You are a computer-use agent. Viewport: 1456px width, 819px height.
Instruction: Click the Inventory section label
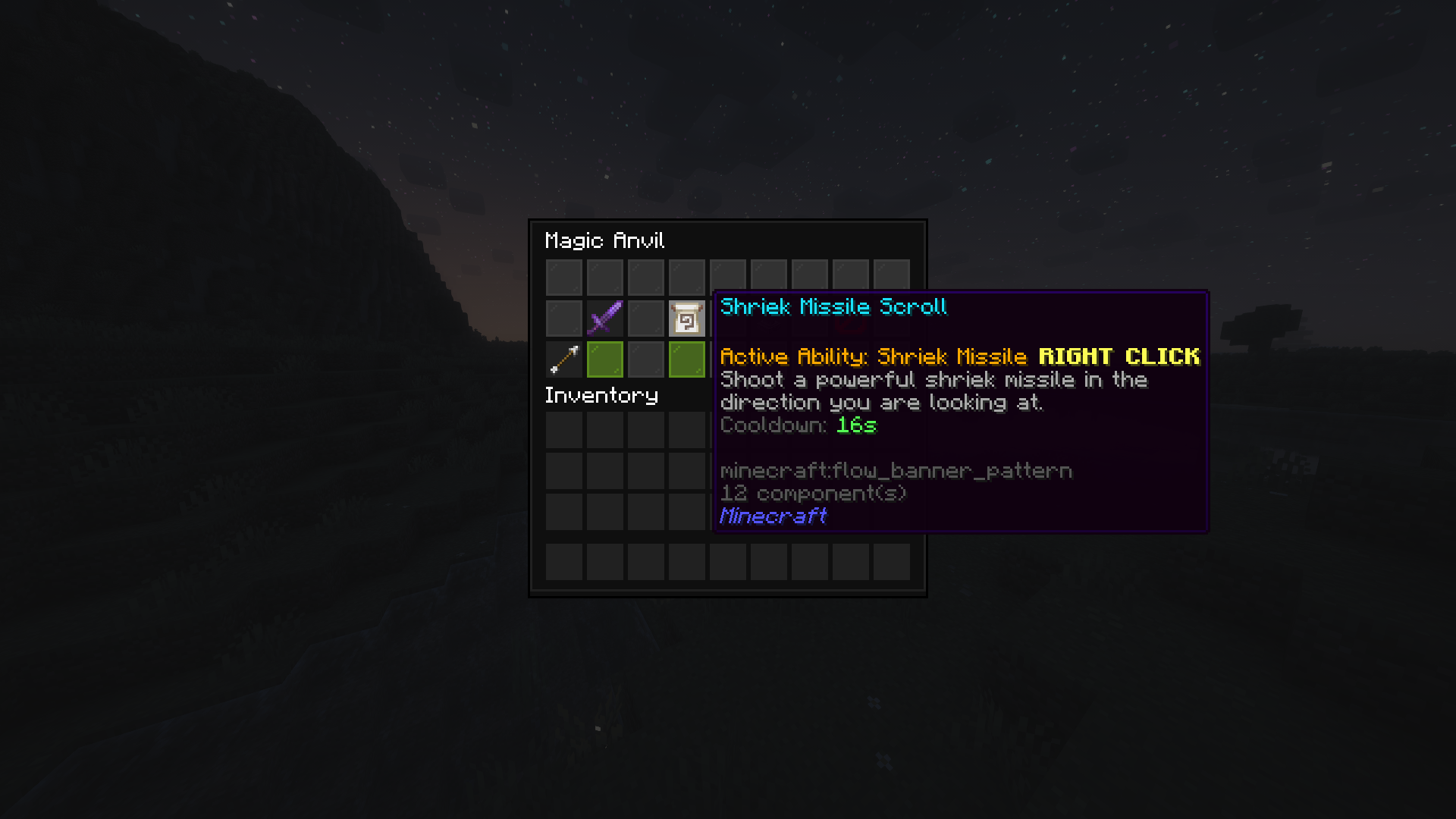coord(601,395)
